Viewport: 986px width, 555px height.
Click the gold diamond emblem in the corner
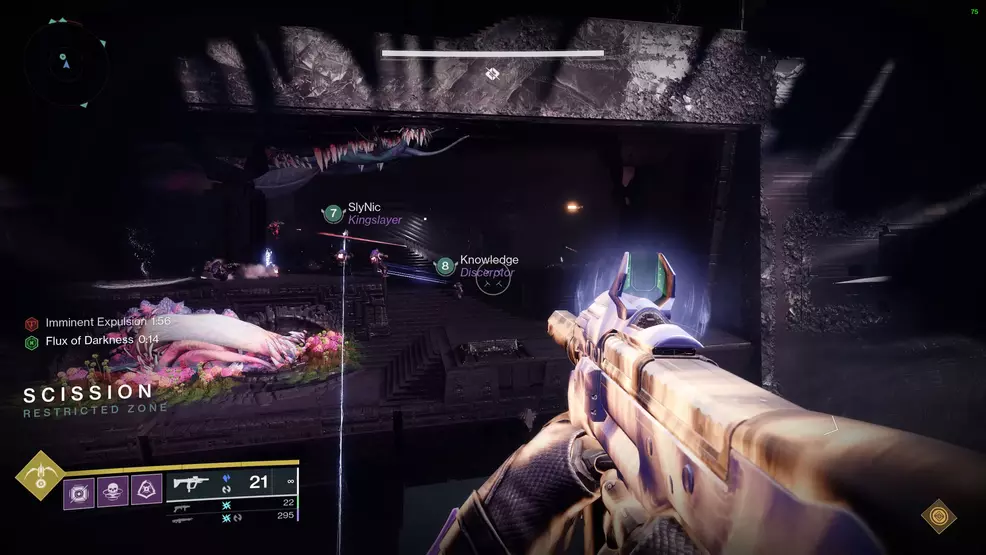tap(938, 516)
